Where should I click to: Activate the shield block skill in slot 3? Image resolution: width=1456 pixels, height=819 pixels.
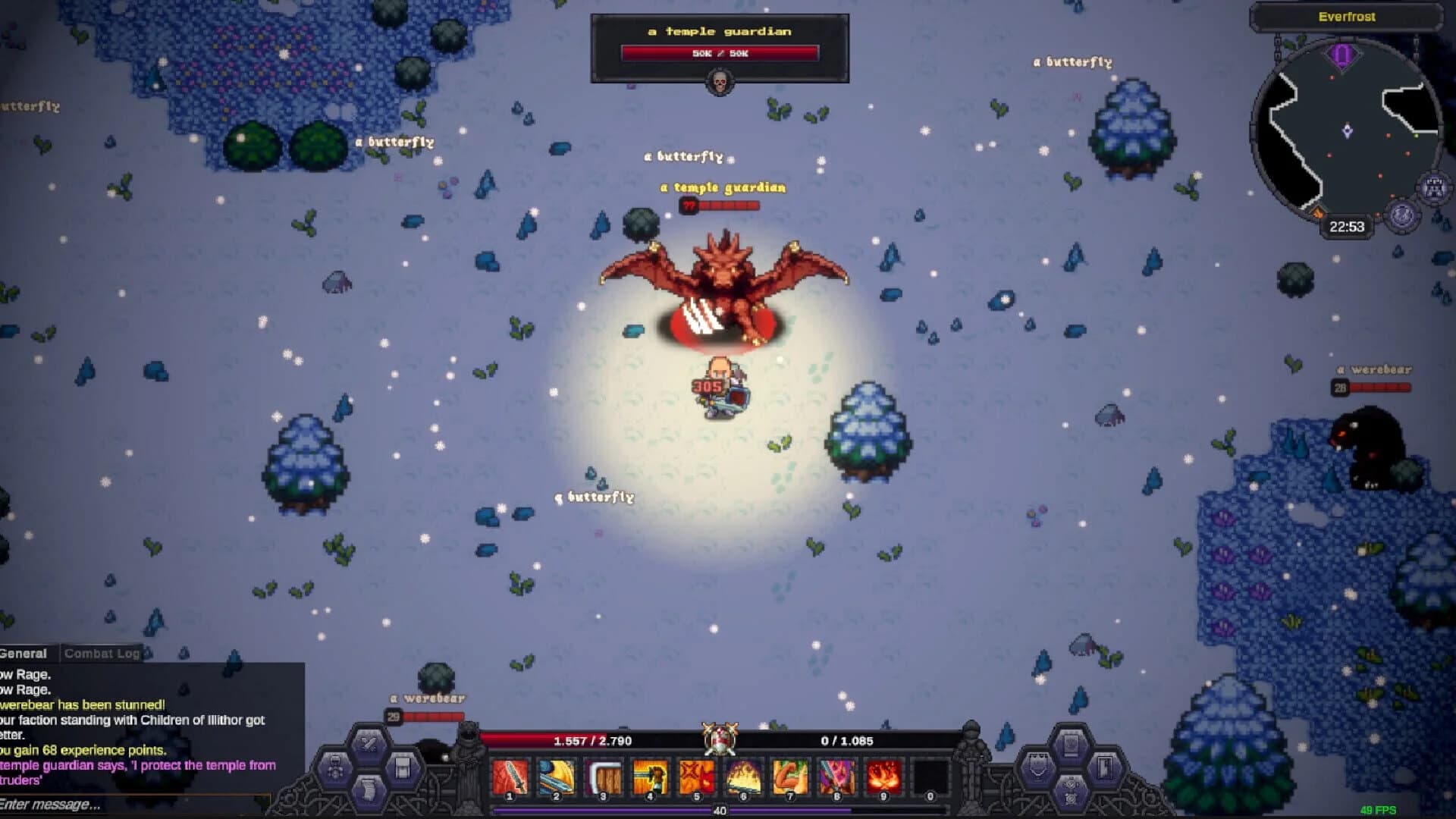pyautogui.click(x=603, y=773)
